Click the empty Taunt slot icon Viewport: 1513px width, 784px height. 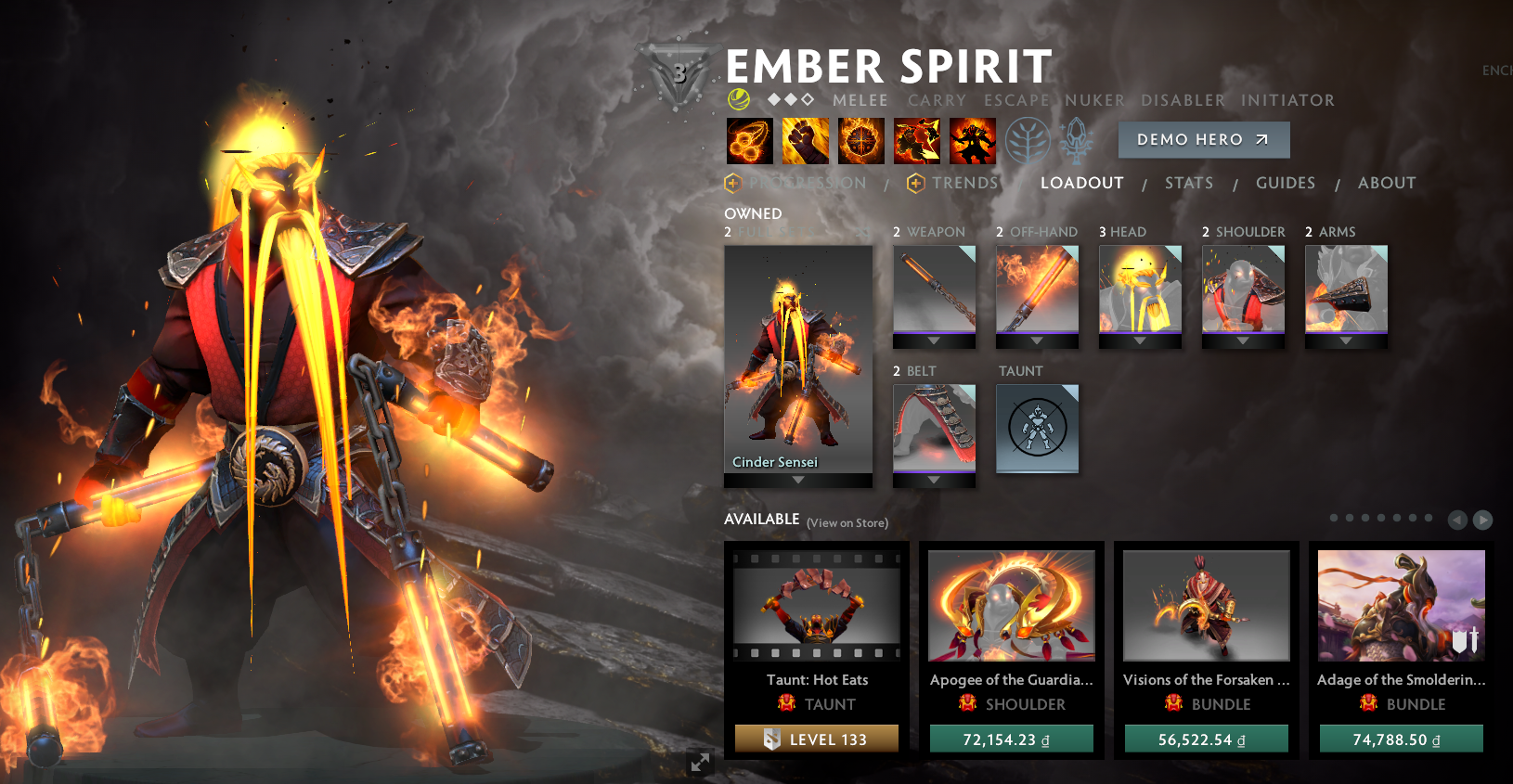tap(1037, 428)
